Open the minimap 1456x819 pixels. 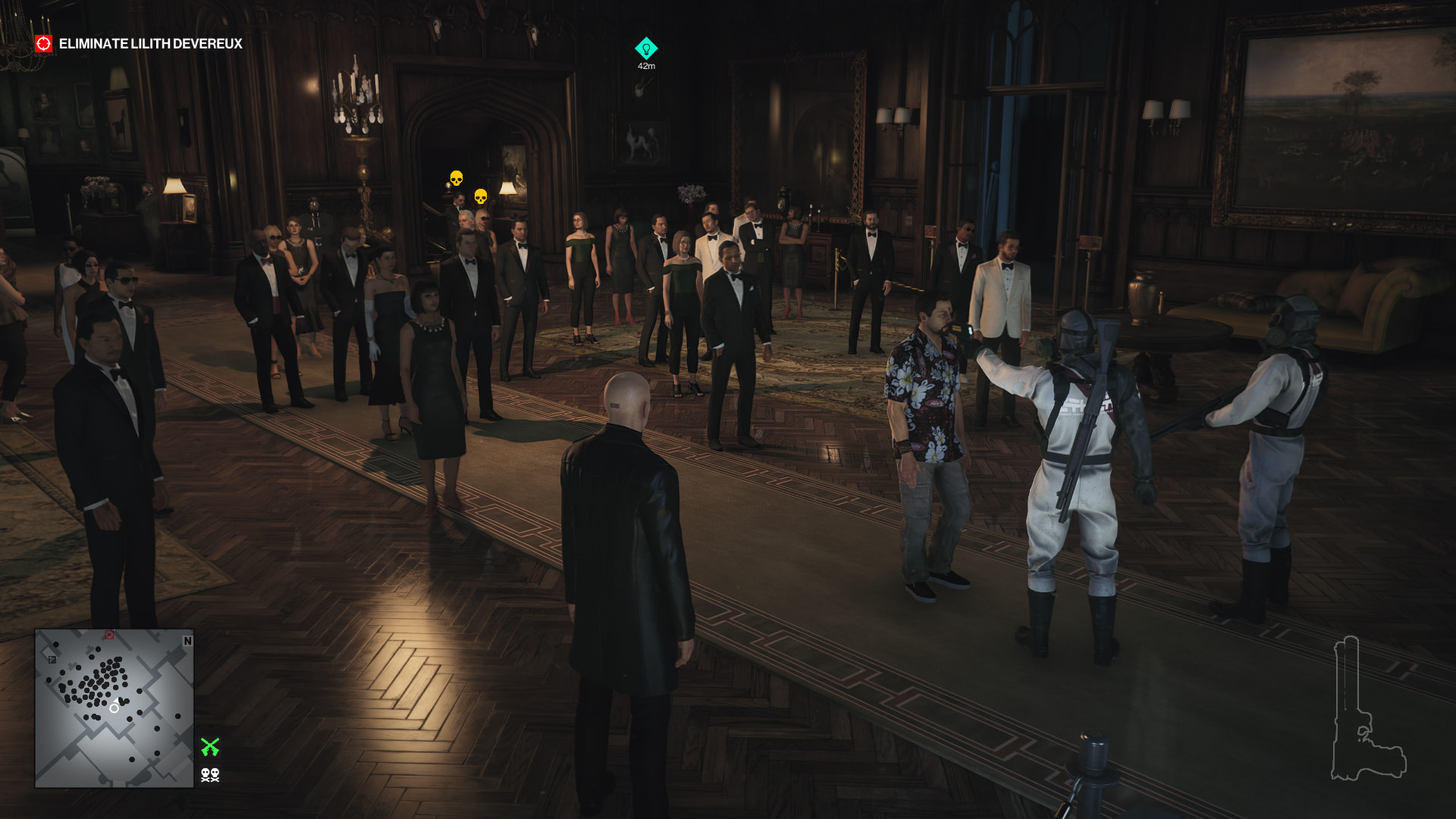[114, 708]
